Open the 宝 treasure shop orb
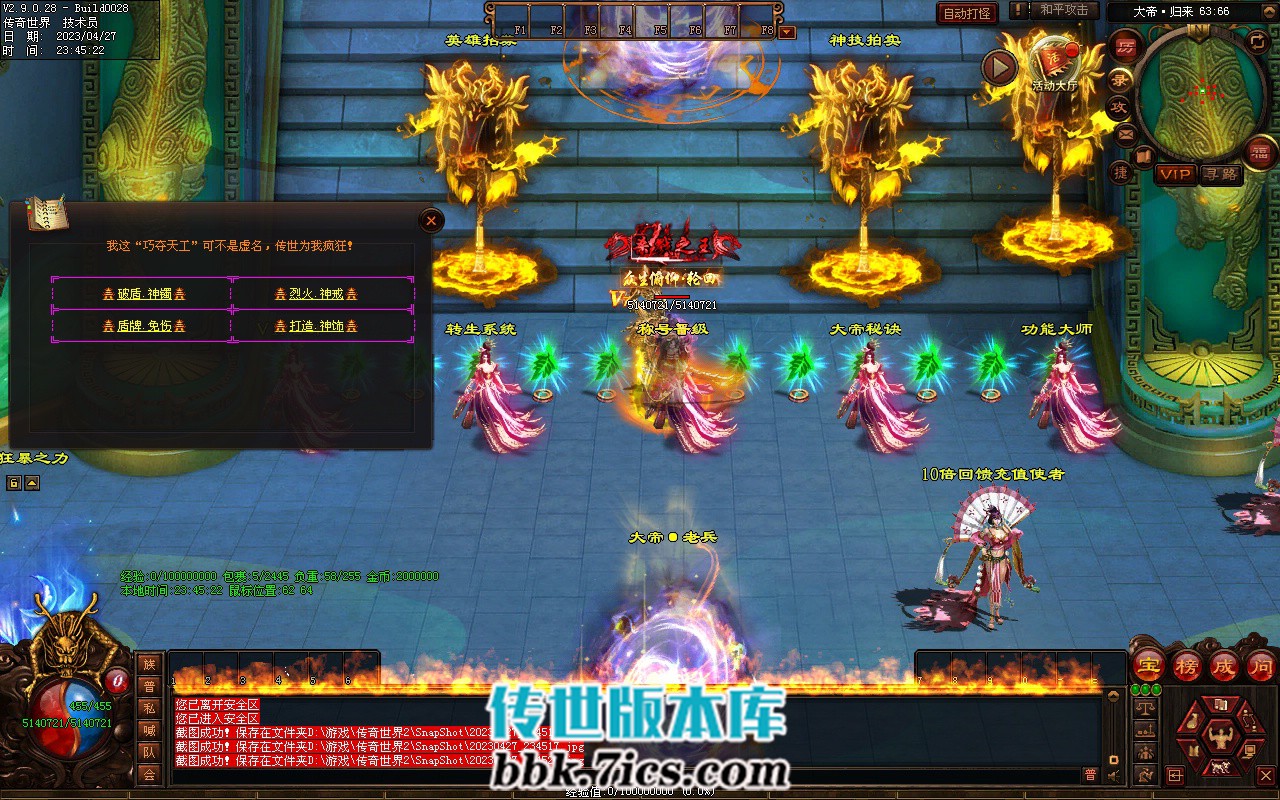The height and width of the screenshot is (800, 1280). 1149,666
